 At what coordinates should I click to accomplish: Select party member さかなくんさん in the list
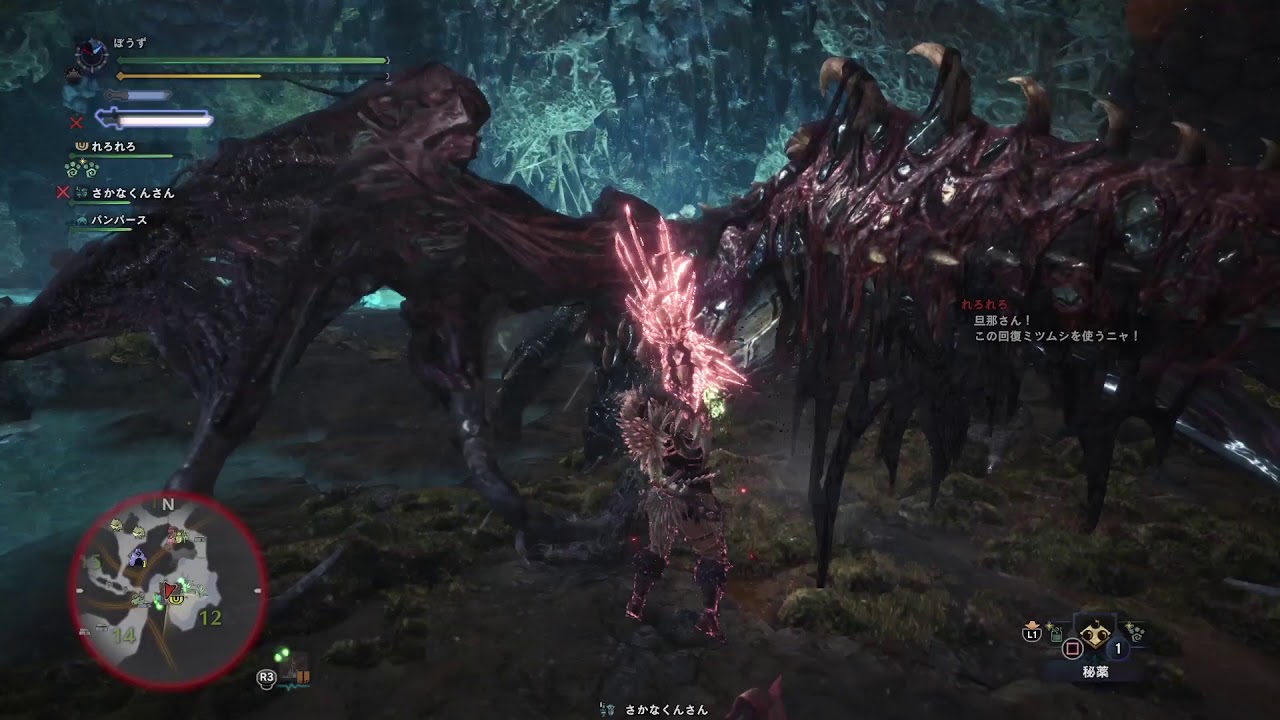[132, 193]
